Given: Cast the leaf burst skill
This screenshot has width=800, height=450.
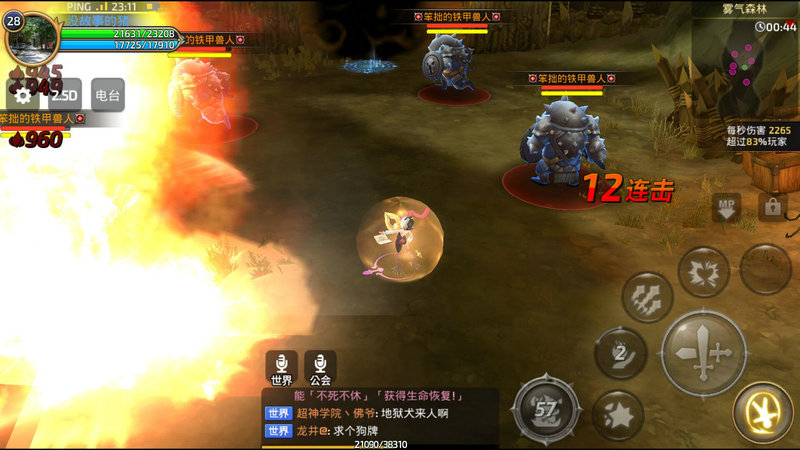Looking at the screenshot, I should coord(704,271).
